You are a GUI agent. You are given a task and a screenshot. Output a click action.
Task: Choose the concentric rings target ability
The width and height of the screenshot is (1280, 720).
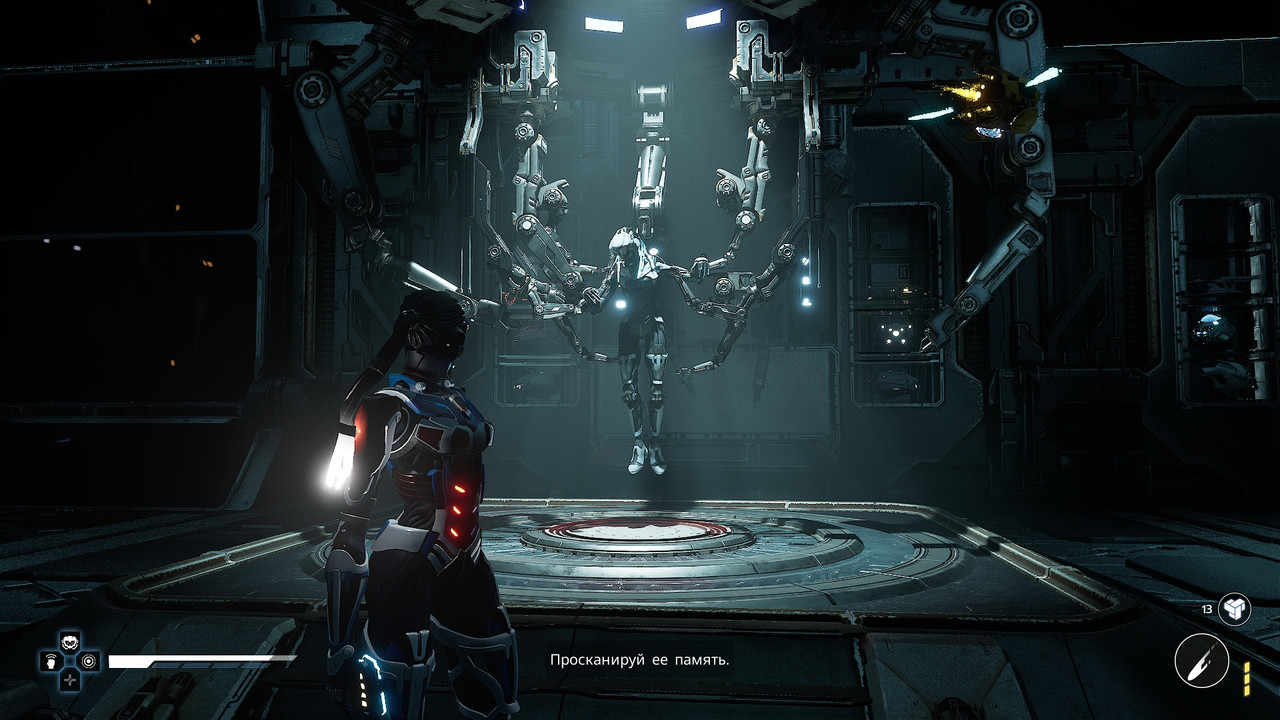point(89,661)
